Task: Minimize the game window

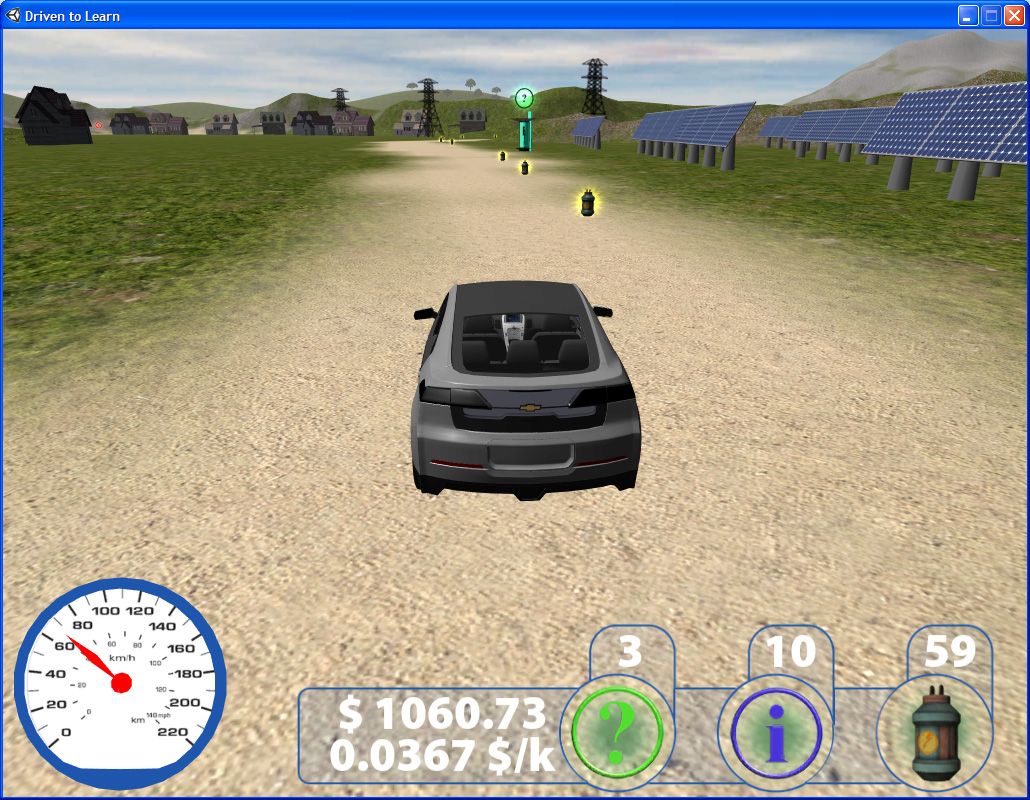Action: pos(967,15)
